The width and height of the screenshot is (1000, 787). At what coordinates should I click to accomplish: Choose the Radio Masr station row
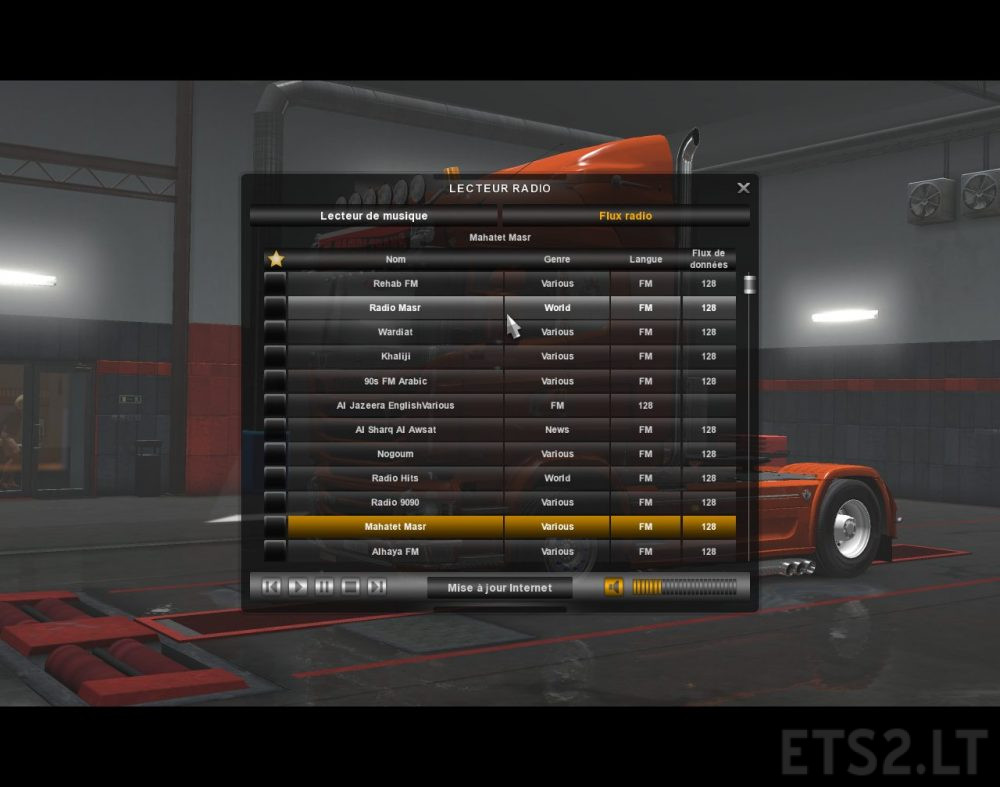pyautogui.click(x=395, y=308)
